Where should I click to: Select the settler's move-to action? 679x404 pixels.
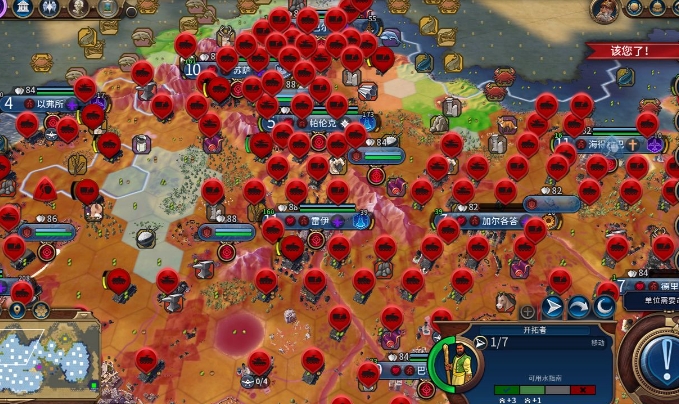553,307
